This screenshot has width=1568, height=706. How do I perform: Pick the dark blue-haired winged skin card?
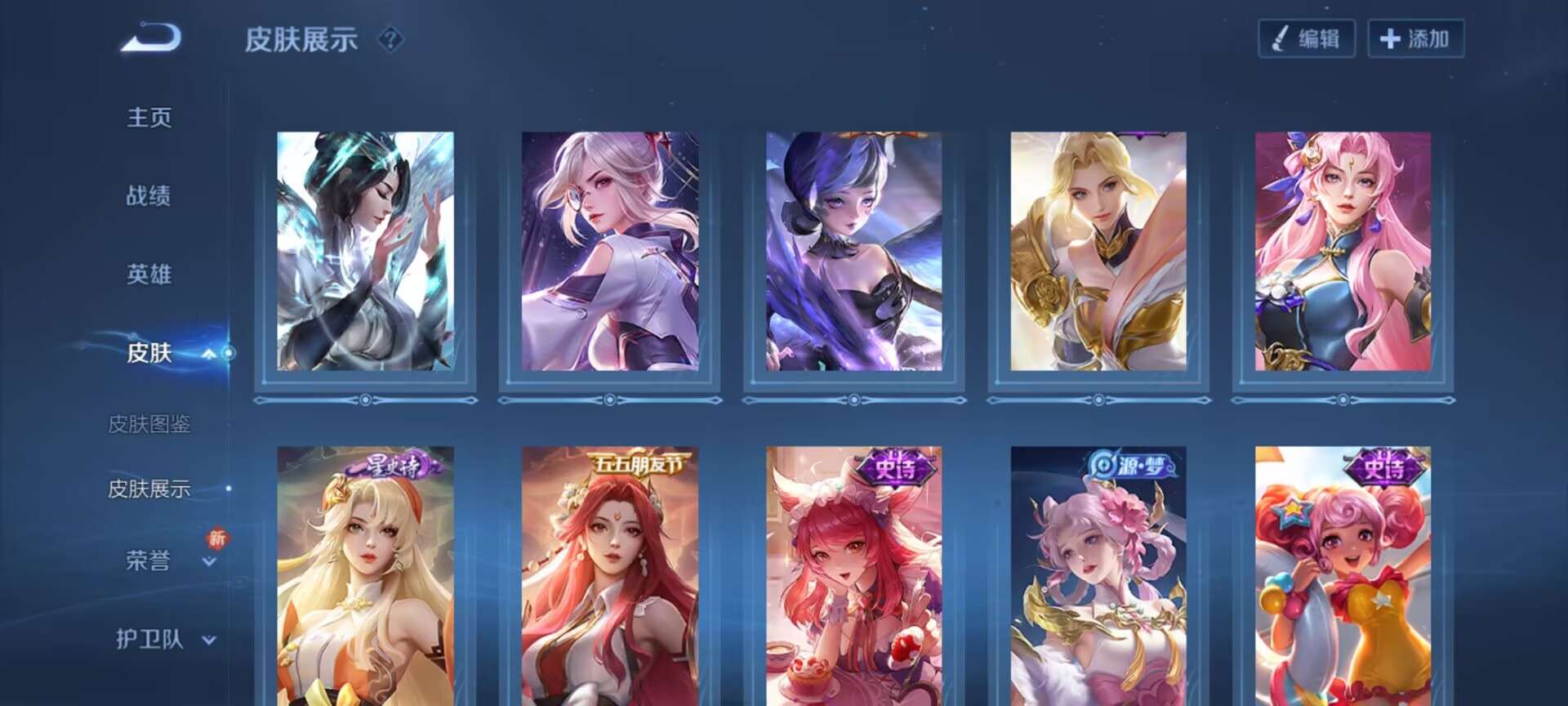click(x=853, y=251)
